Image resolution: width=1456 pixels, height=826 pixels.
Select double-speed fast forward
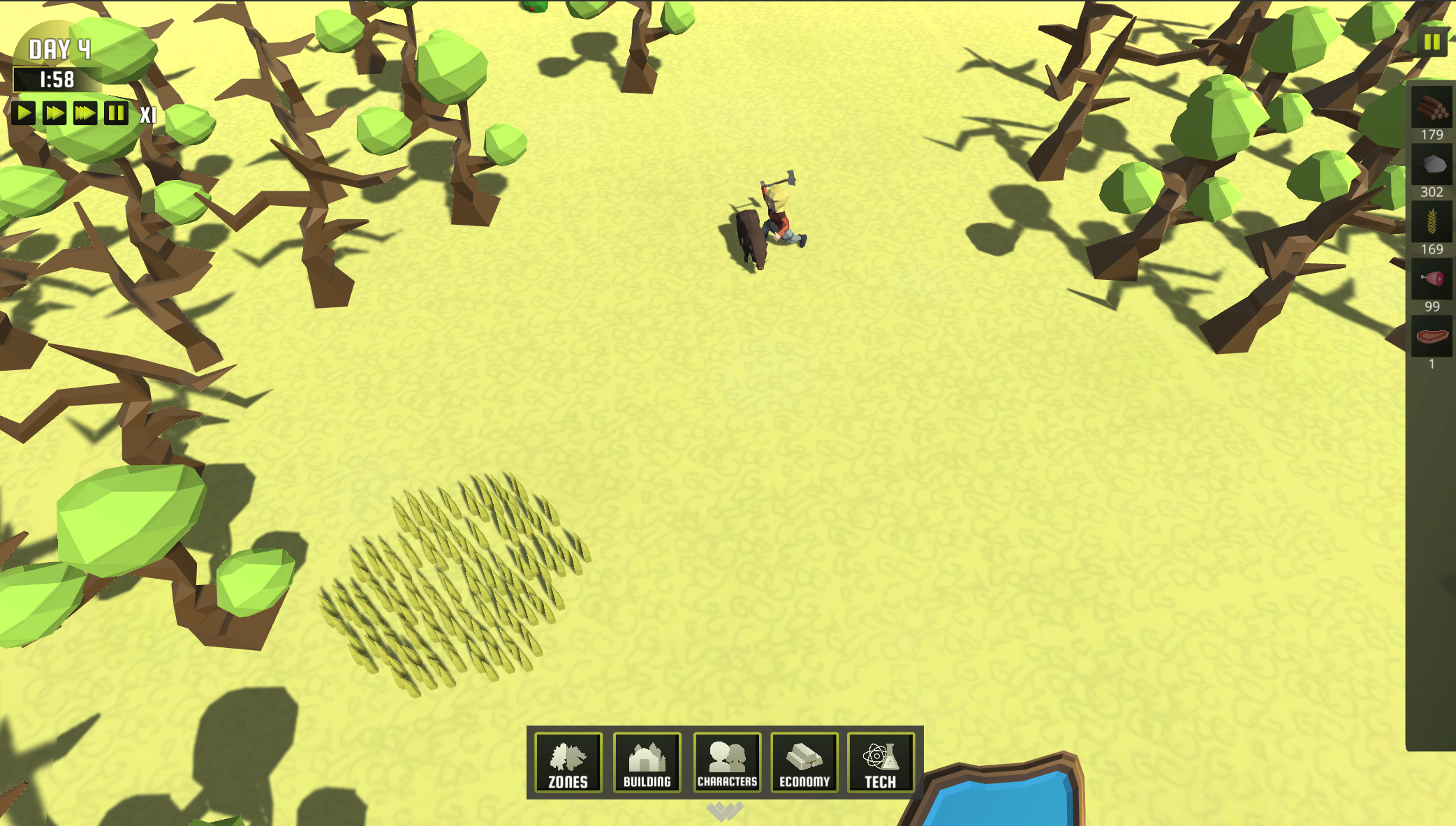click(x=54, y=112)
